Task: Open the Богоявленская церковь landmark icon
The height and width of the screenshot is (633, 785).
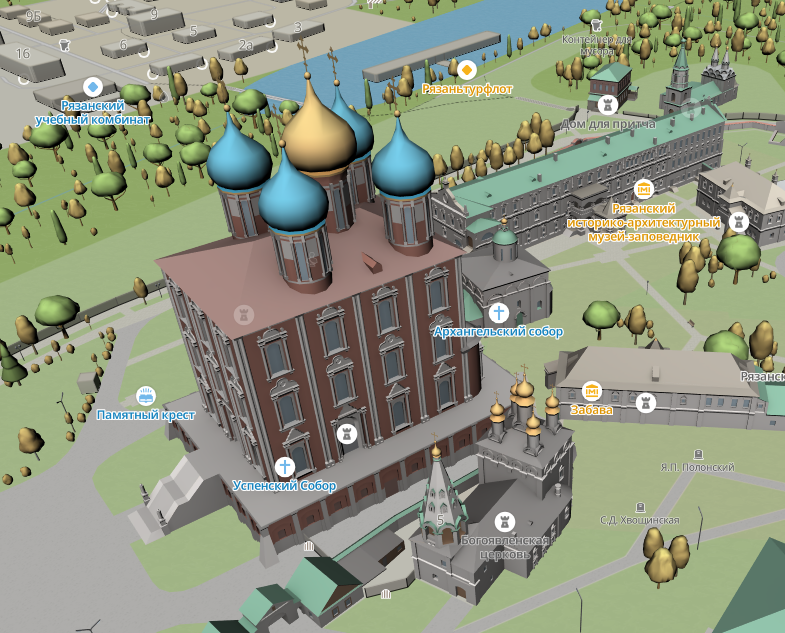Action: 506,523
